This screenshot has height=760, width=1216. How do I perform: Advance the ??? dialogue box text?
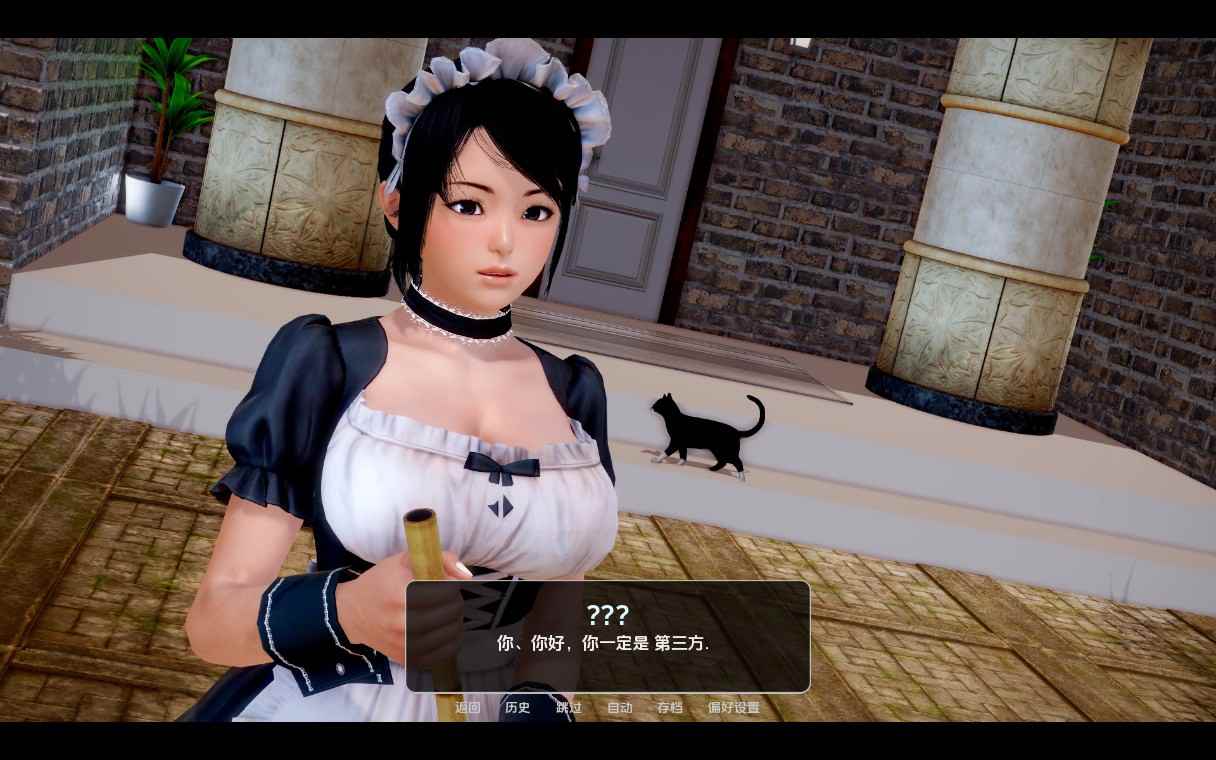click(x=607, y=637)
